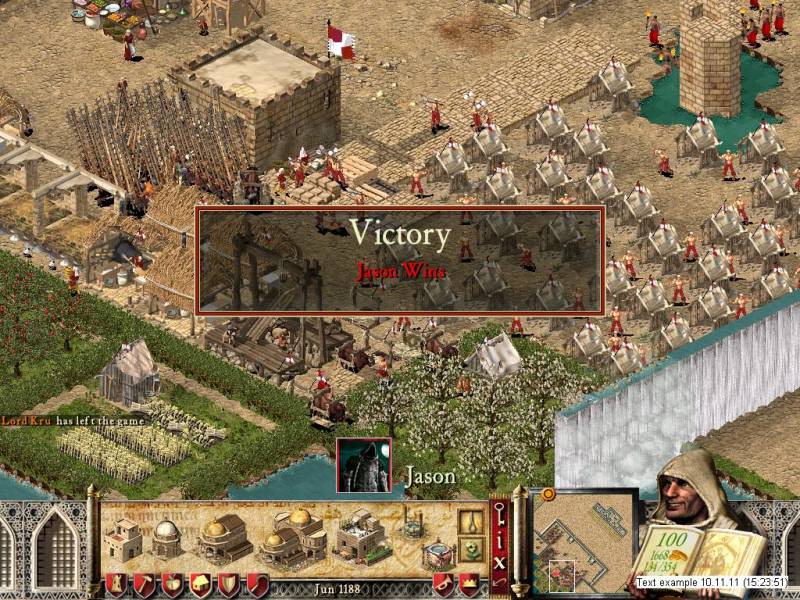Viewport: 800px width, 600px height.
Task: Show mission briefing with the i button
Action: (x=500, y=541)
